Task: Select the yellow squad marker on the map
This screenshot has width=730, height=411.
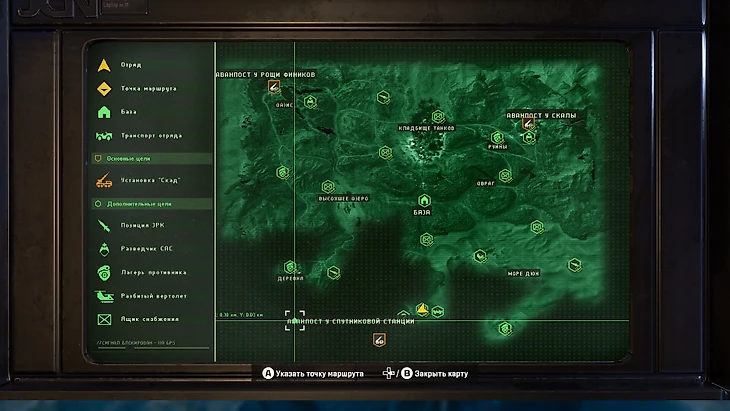Action: 422,310
